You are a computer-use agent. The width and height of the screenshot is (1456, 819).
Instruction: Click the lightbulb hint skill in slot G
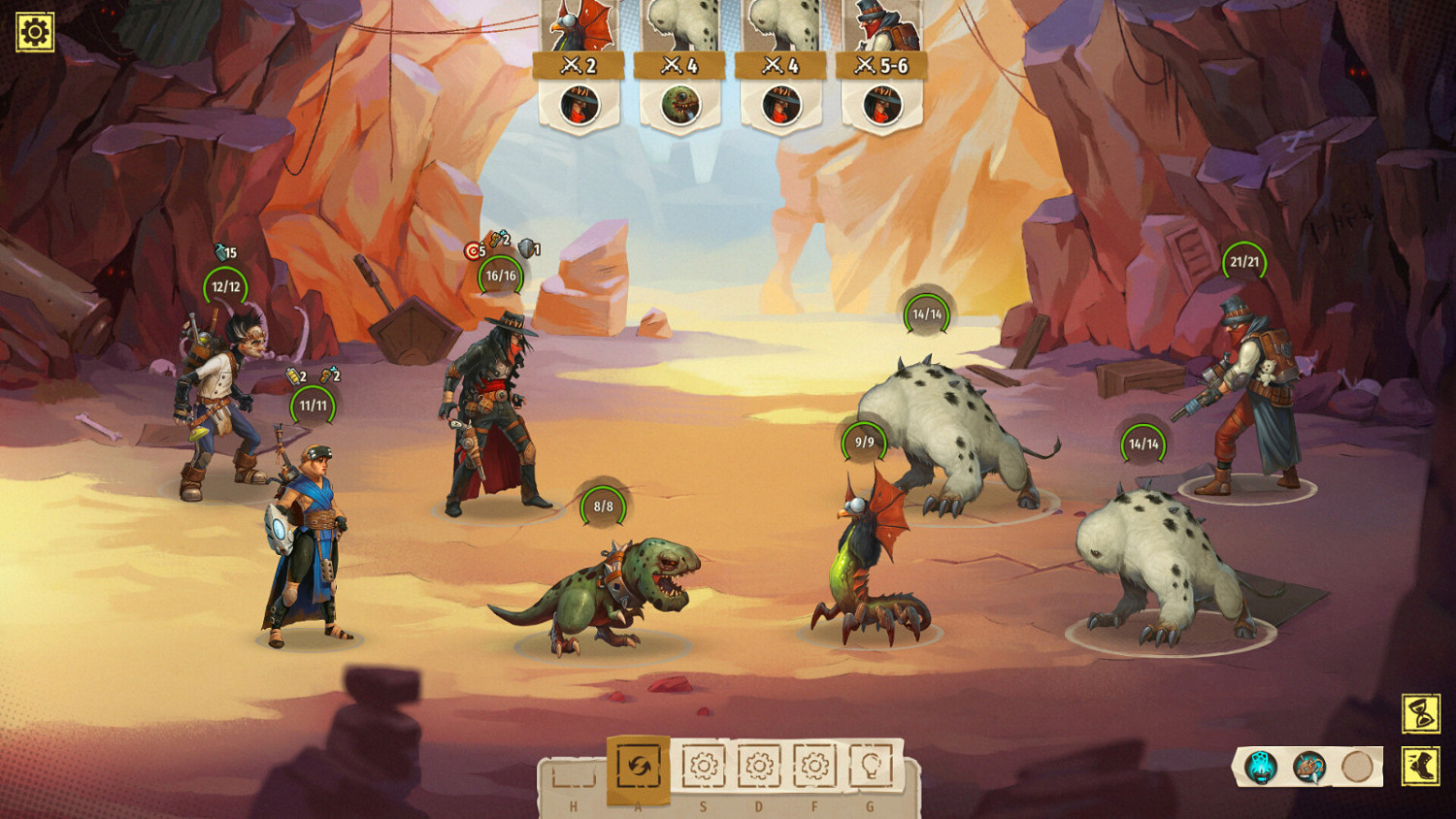[x=873, y=767]
